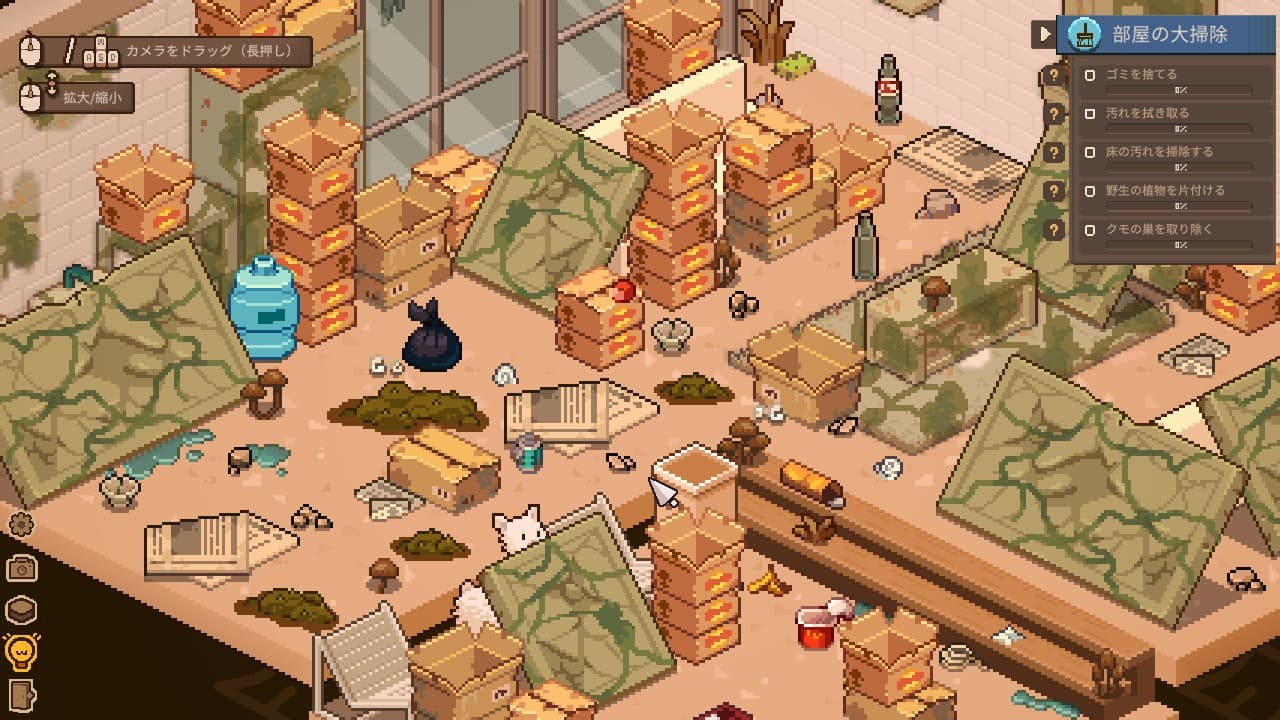1280x720 pixels.
Task: Show hint for クモの巣を取り除く task
Action: pyautogui.click(x=1053, y=230)
